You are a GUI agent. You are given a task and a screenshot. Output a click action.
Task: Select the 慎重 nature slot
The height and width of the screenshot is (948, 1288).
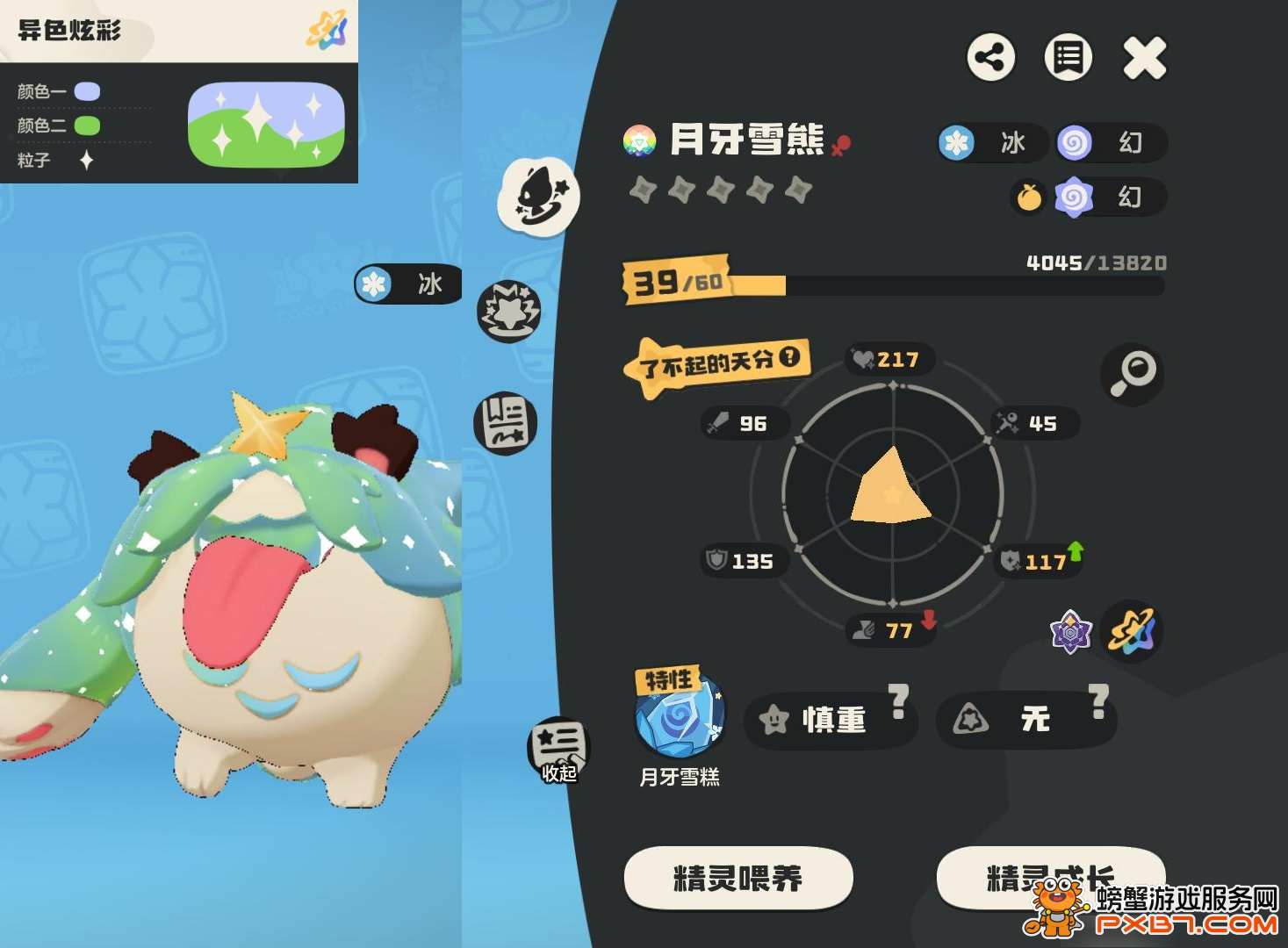coord(830,720)
